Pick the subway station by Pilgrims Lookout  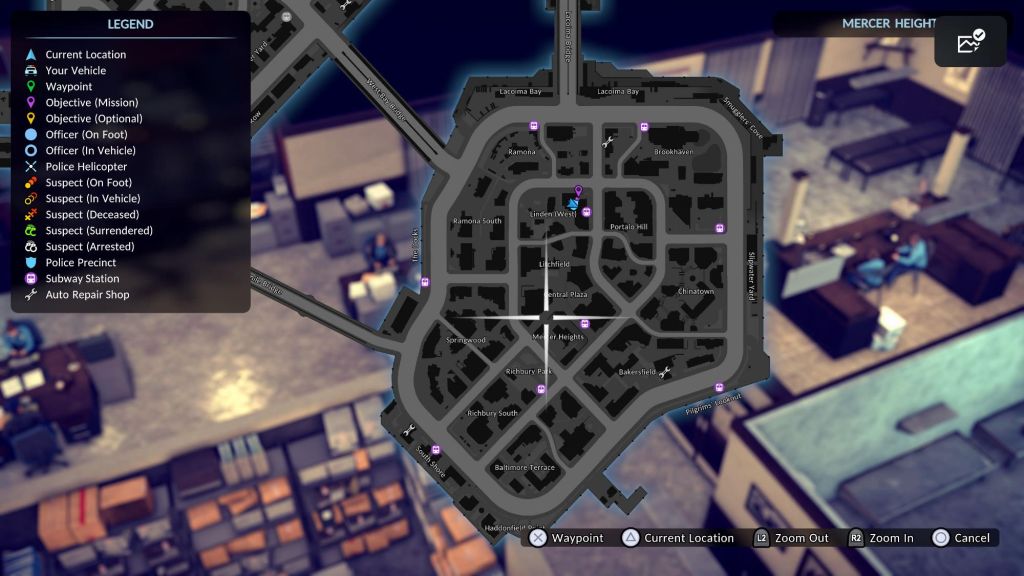(718, 387)
